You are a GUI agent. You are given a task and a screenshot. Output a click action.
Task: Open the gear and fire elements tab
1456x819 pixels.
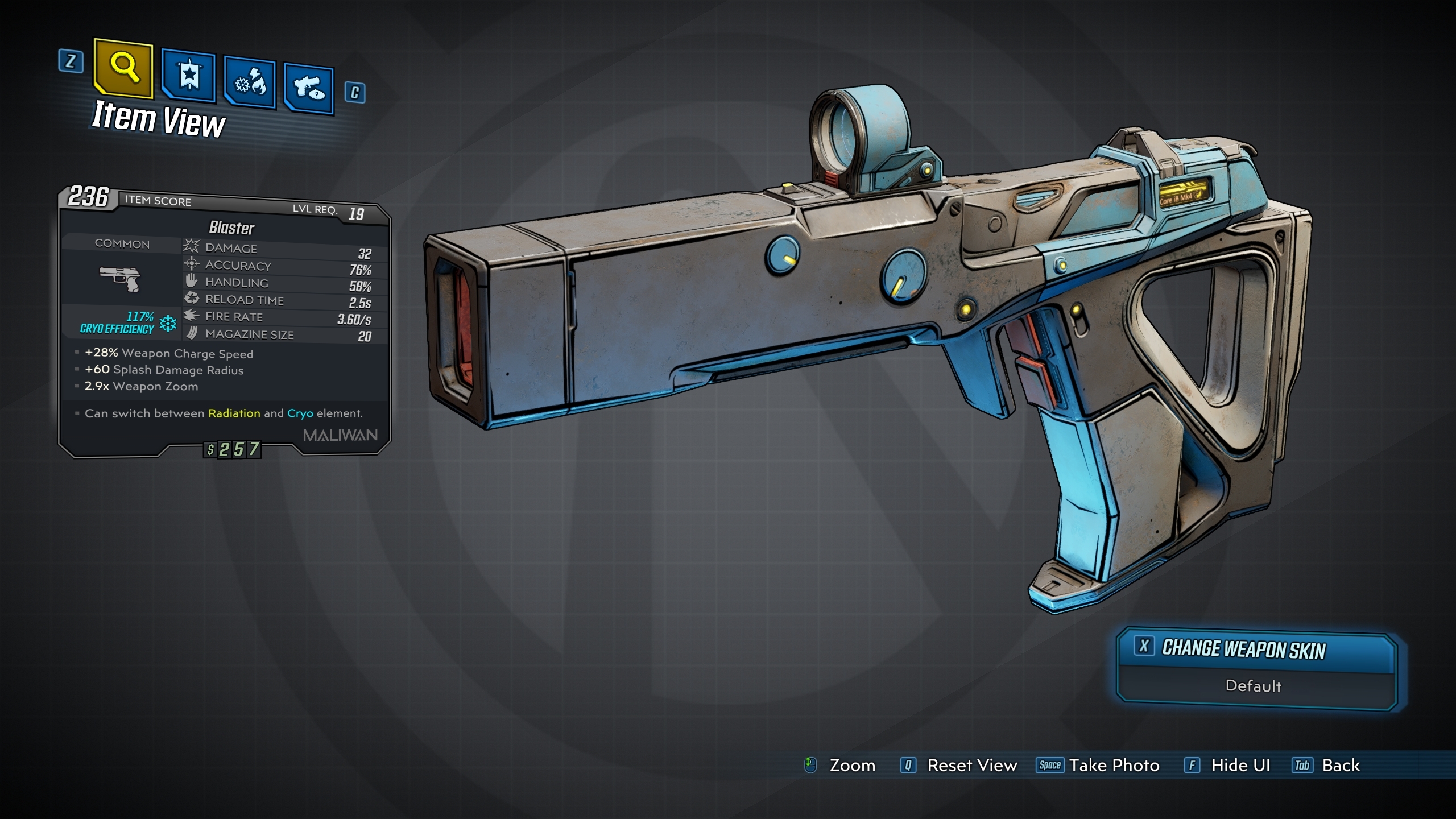250,83
